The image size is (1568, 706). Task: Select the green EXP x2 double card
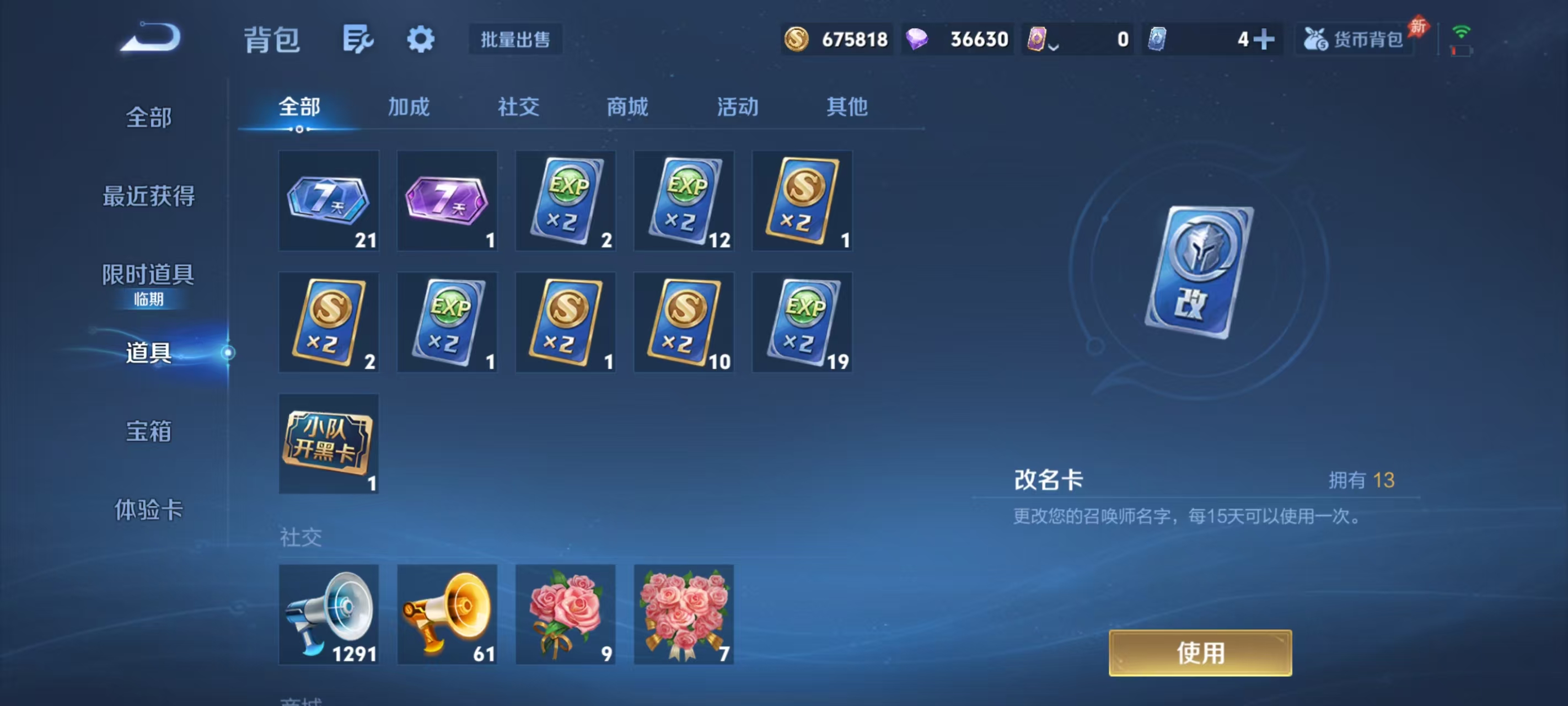point(565,200)
